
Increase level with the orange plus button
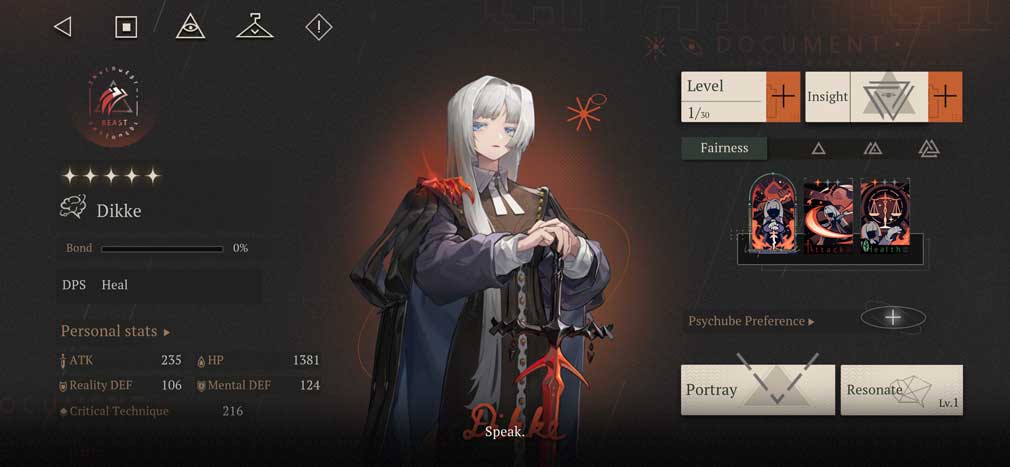click(783, 97)
